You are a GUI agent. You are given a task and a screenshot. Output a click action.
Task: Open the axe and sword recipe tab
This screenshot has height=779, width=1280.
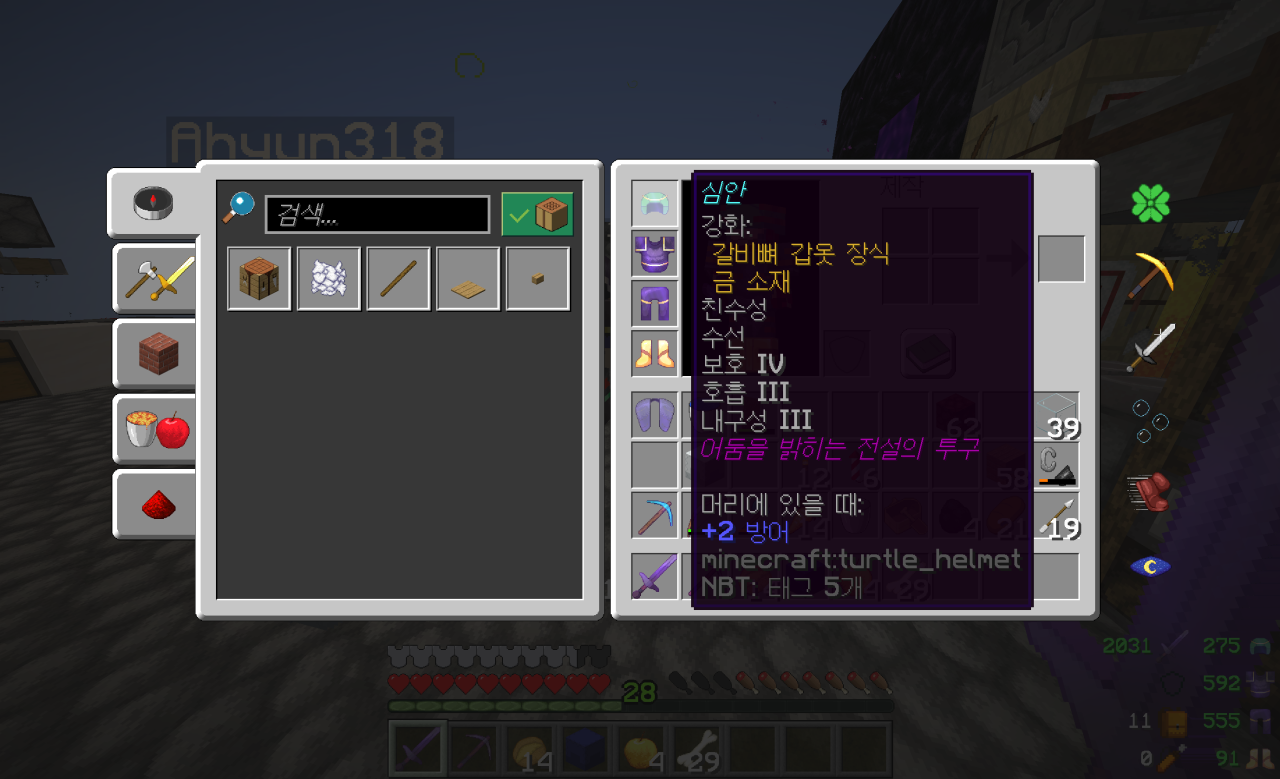154,278
